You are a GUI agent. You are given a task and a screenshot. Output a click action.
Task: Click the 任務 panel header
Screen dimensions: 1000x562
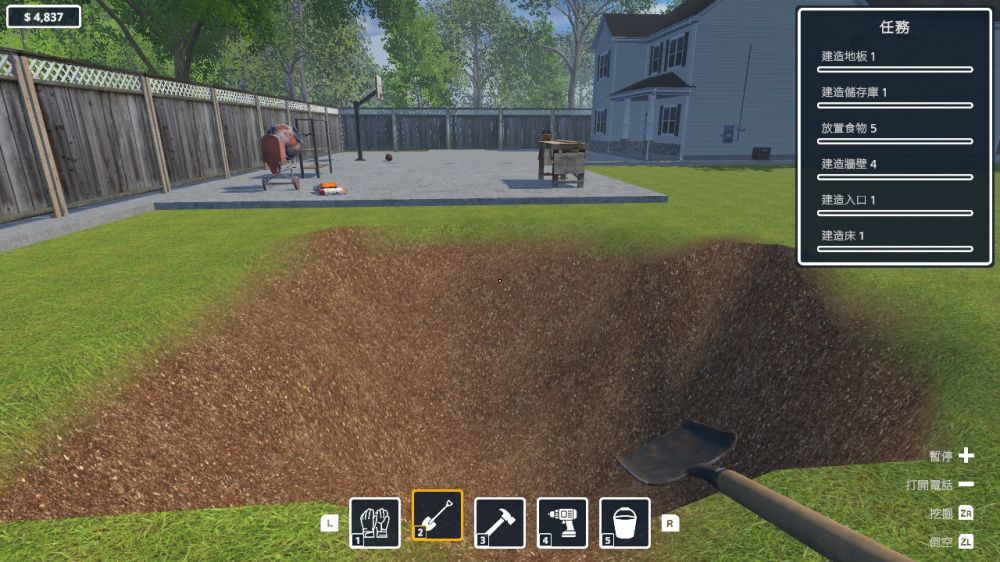click(x=895, y=28)
